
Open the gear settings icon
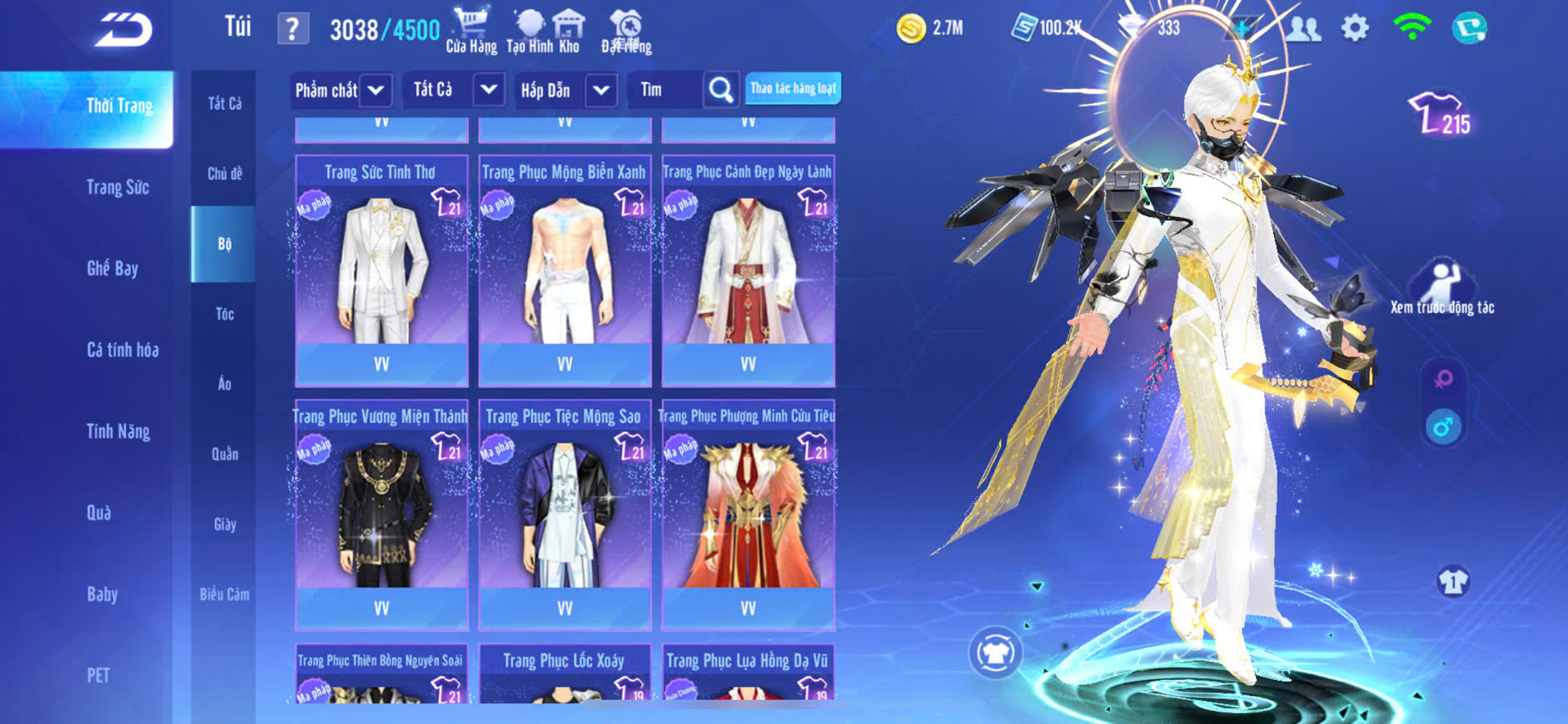[x=1355, y=28]
